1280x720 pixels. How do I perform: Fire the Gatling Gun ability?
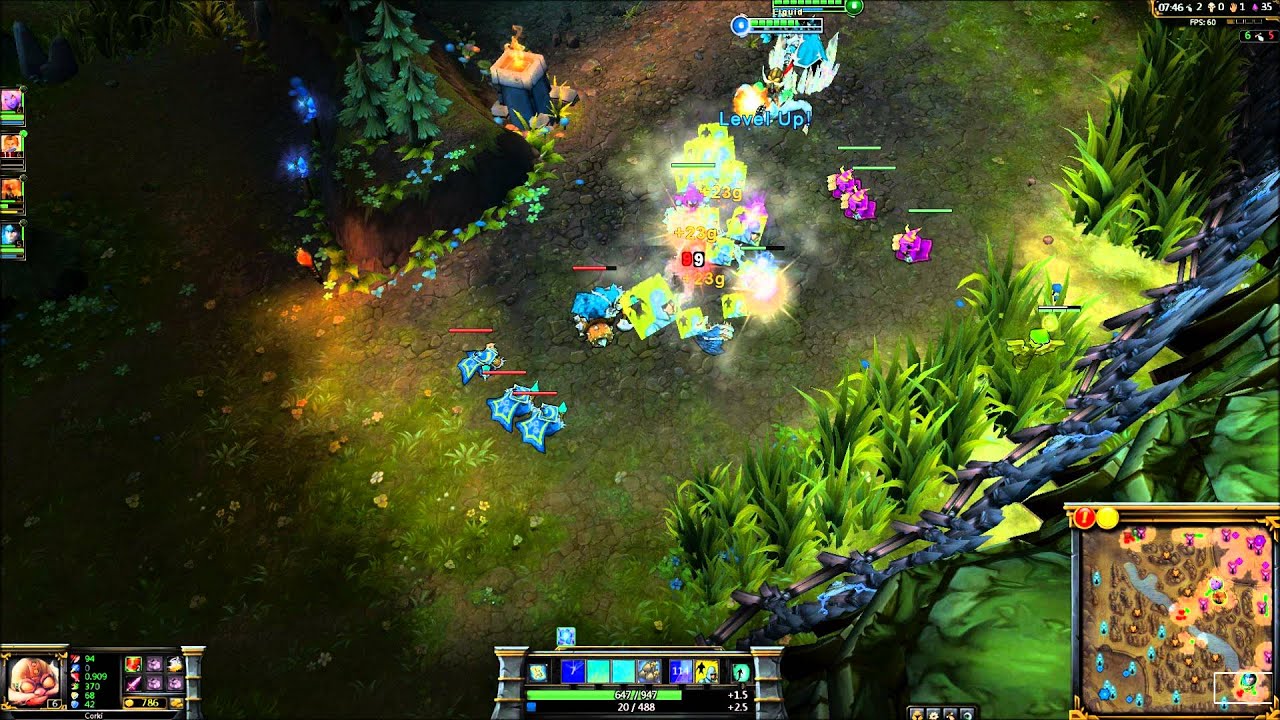(x=623, y=672)
